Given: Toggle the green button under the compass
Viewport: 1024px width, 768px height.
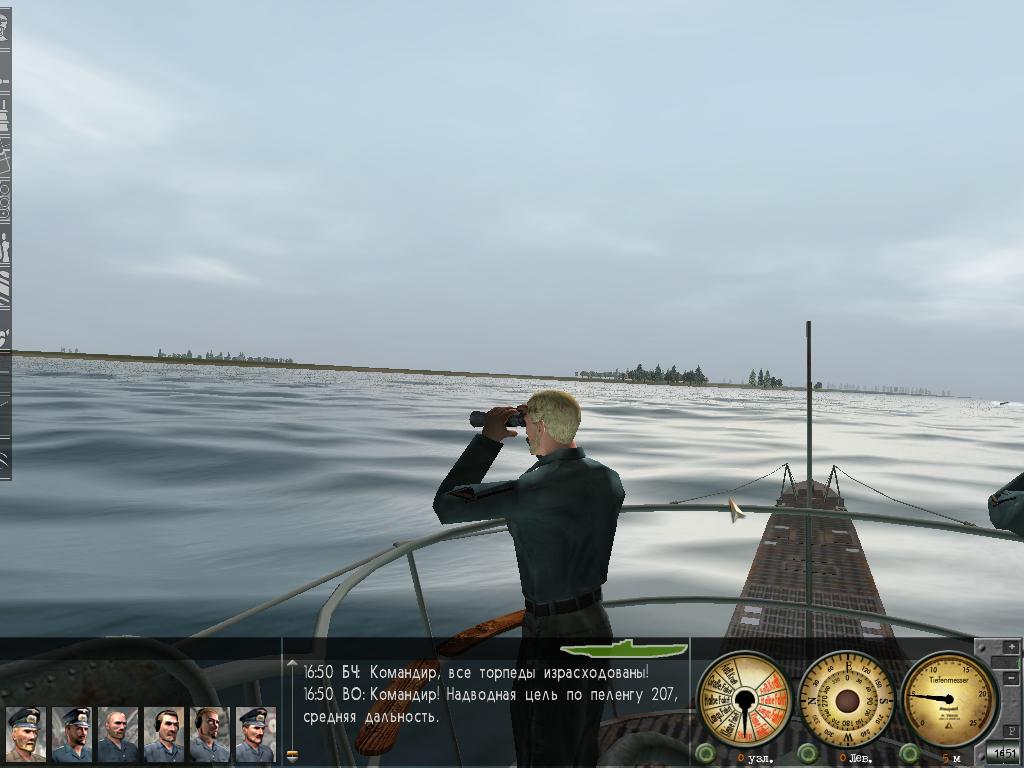Looking at the screenshot, I should click(x=808, y=752).
